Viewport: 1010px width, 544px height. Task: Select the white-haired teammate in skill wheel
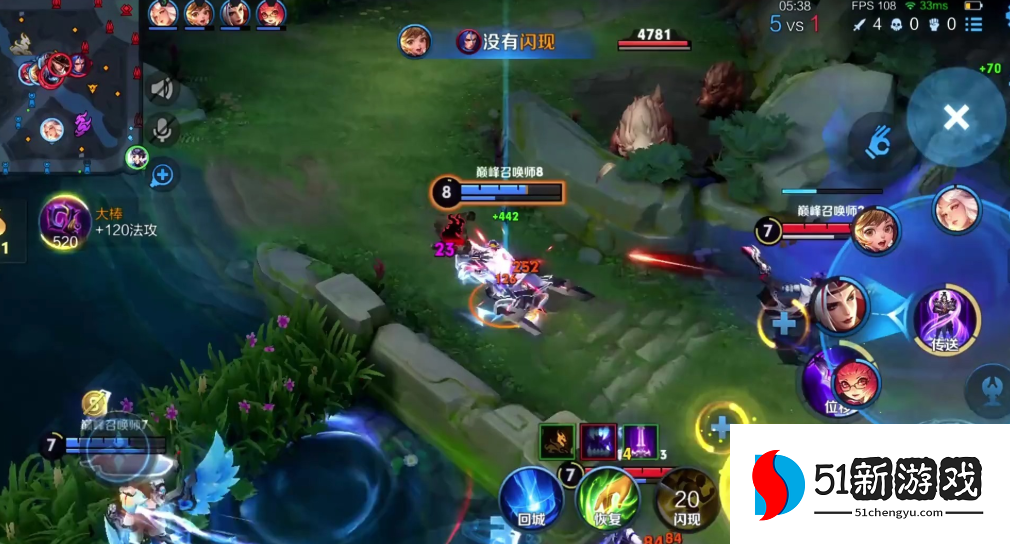point(956,209)
